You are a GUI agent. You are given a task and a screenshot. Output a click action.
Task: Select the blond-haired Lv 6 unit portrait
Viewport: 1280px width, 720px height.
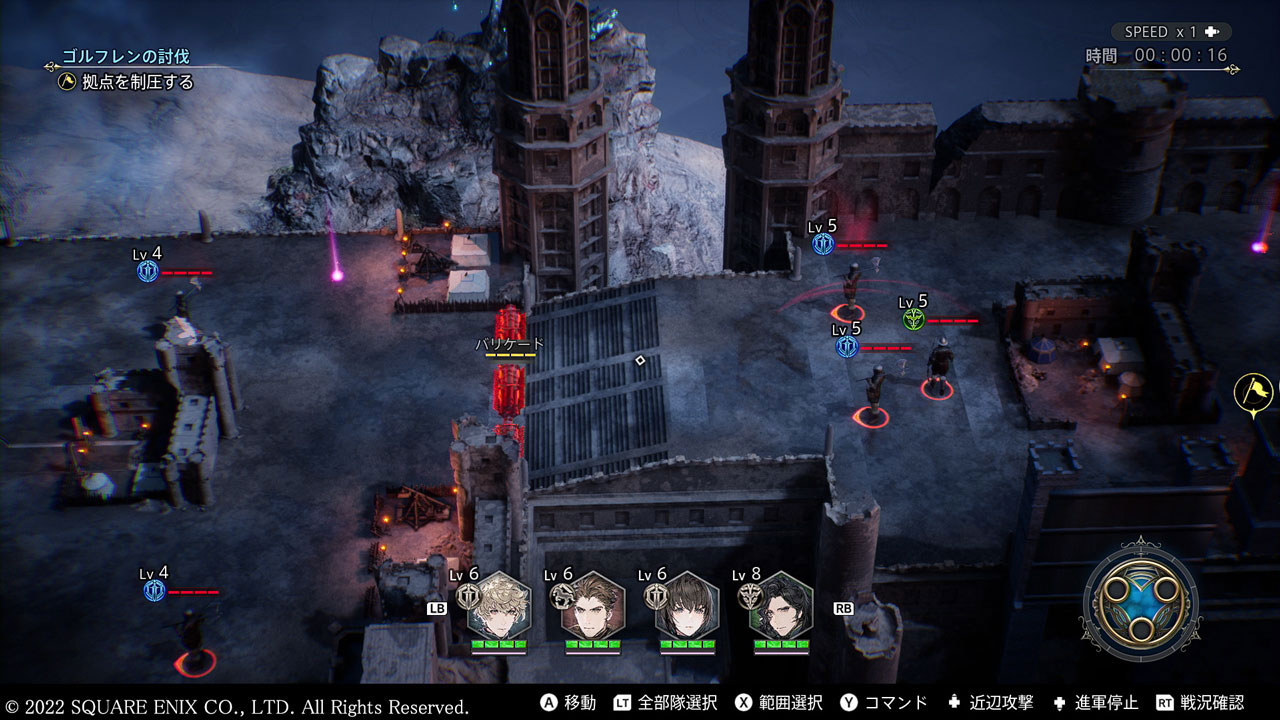pos(499,605)
